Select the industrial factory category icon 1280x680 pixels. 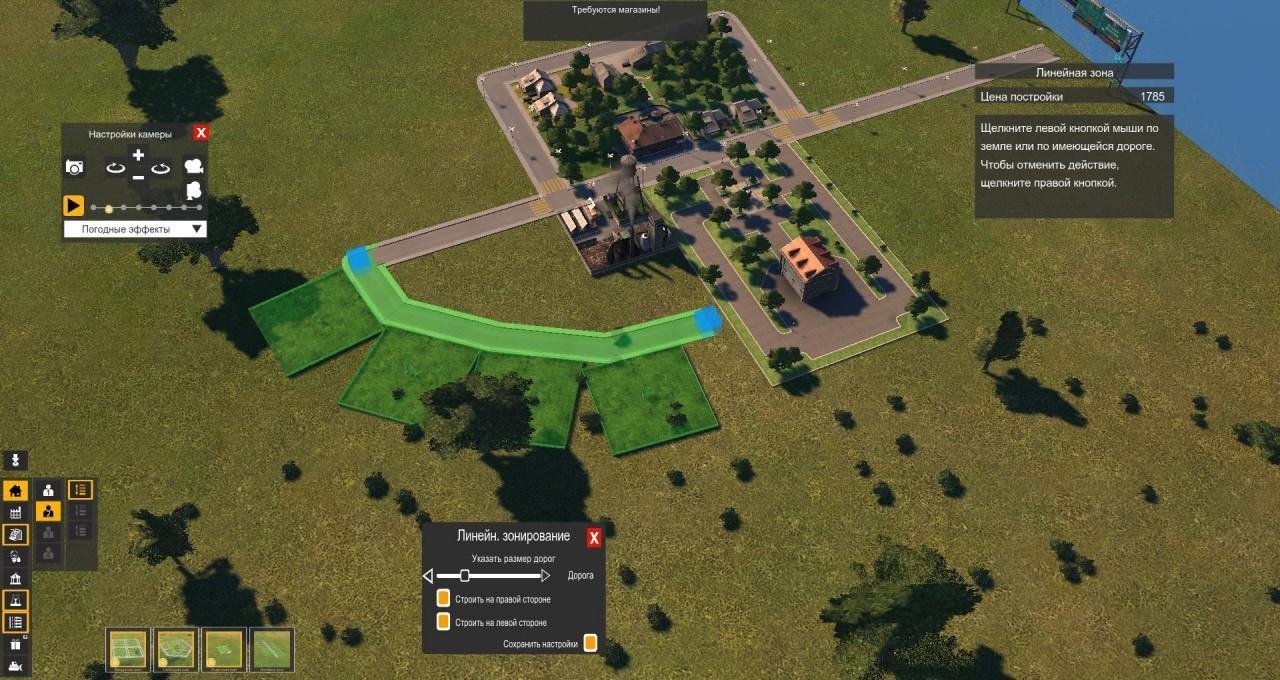click(x=15, y=513)
